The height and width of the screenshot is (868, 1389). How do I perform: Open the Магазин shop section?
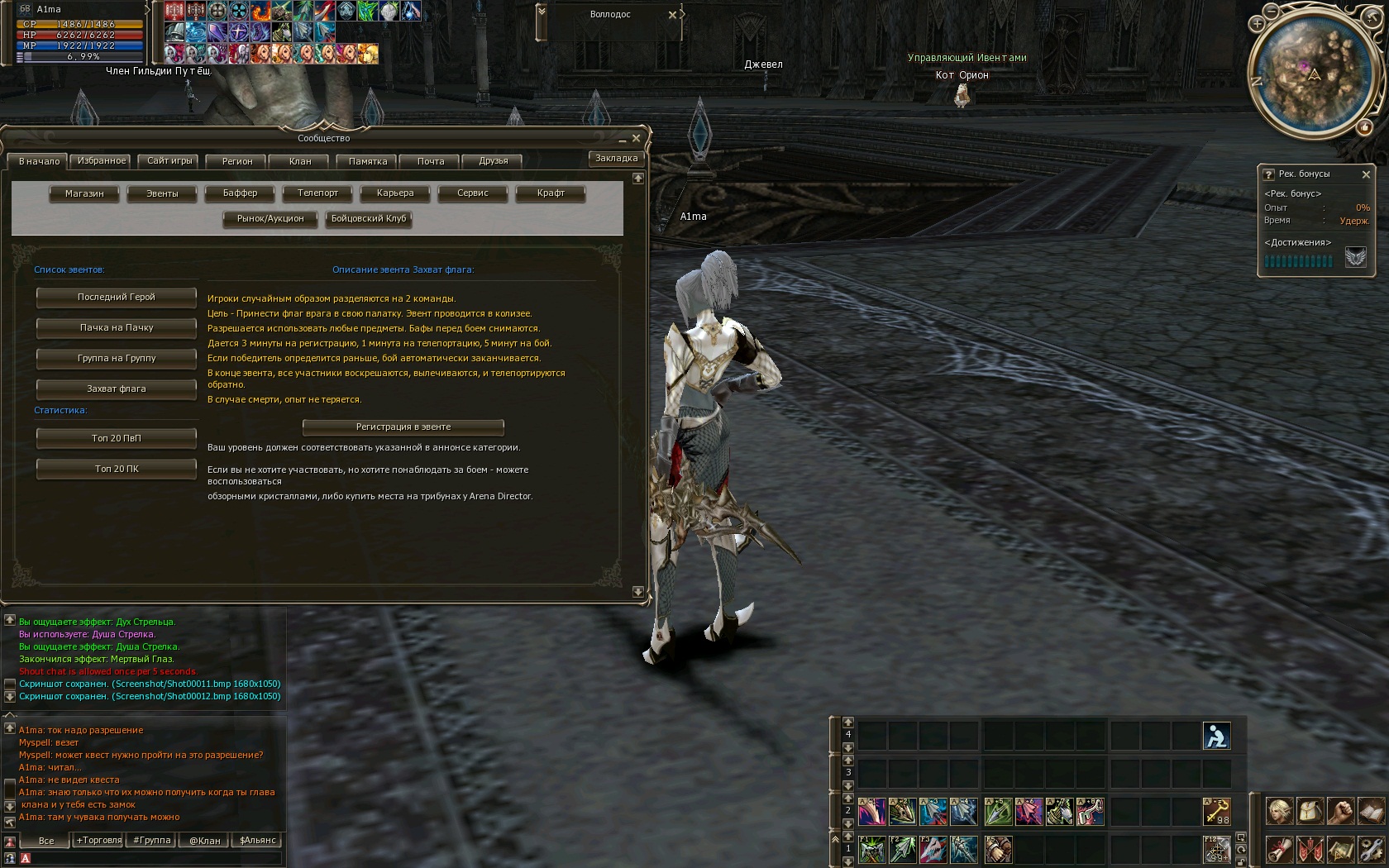coord(84,193)
